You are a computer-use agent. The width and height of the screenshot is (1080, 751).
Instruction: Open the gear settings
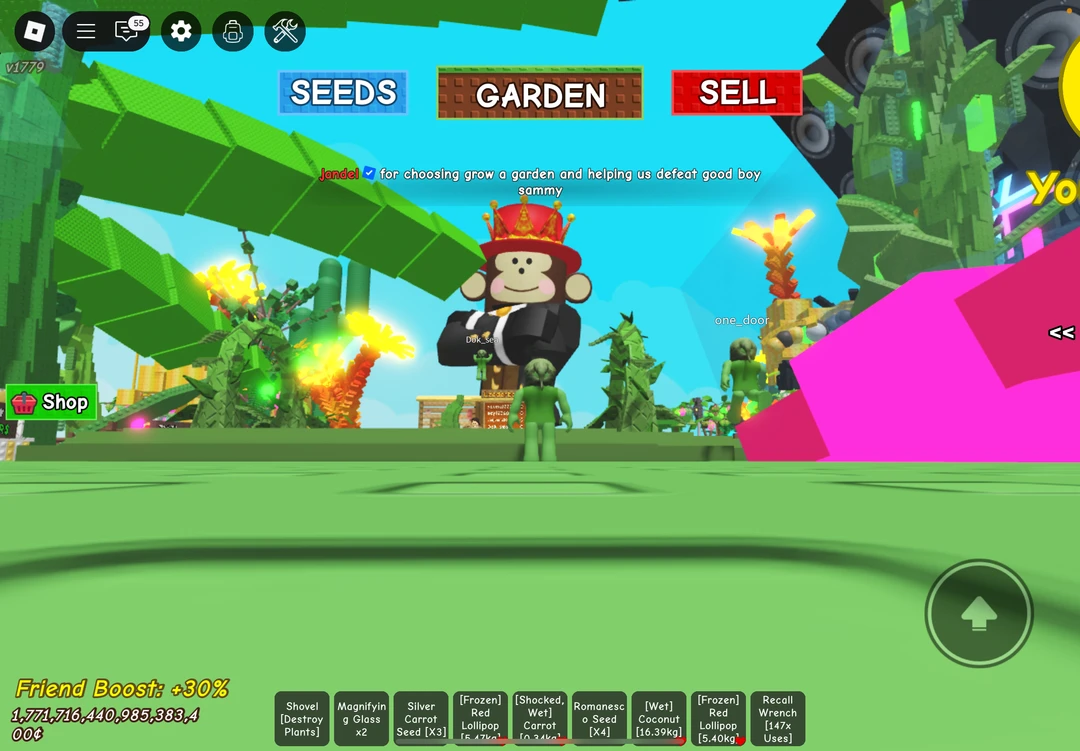click(x=181, y=31)
